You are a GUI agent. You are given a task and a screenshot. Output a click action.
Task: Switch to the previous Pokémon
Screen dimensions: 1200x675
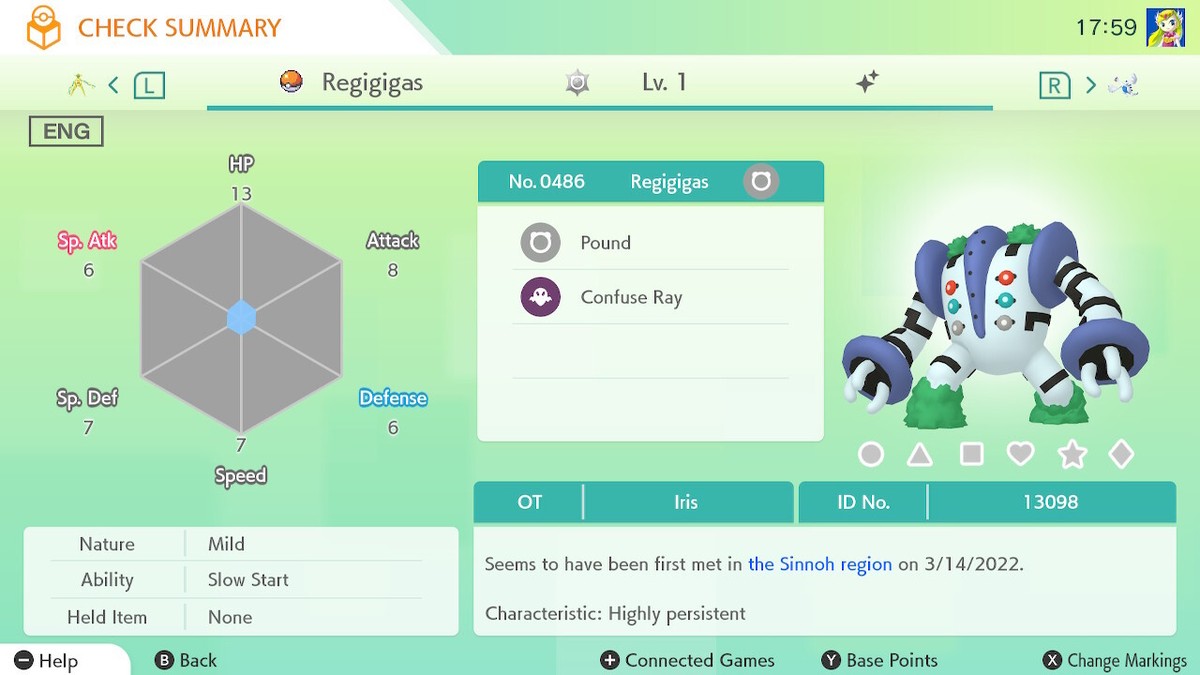pyautogui.click(x=148, y=85)
